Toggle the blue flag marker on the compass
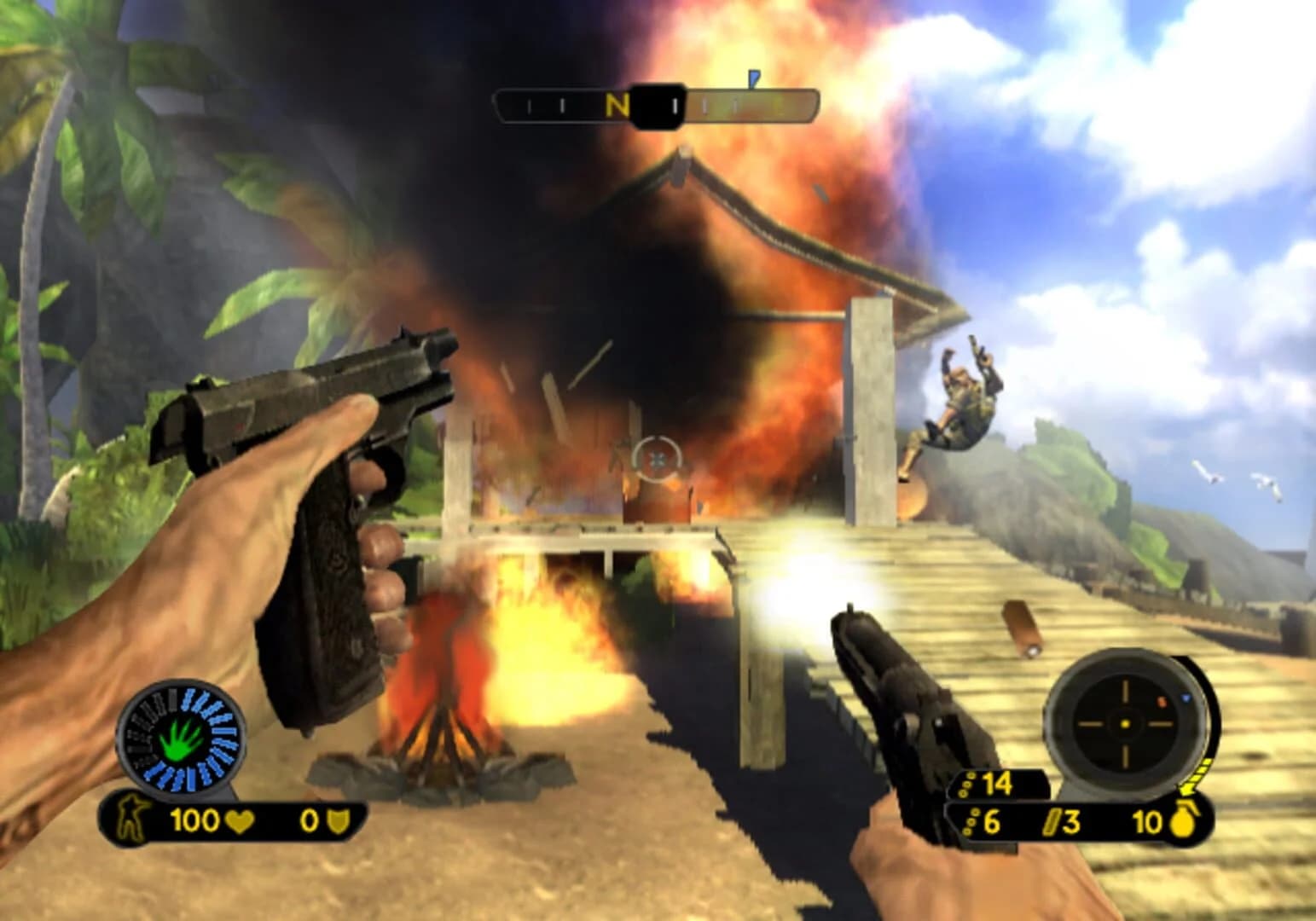This screenshot has width=1316, height=921. click(753, 78)
